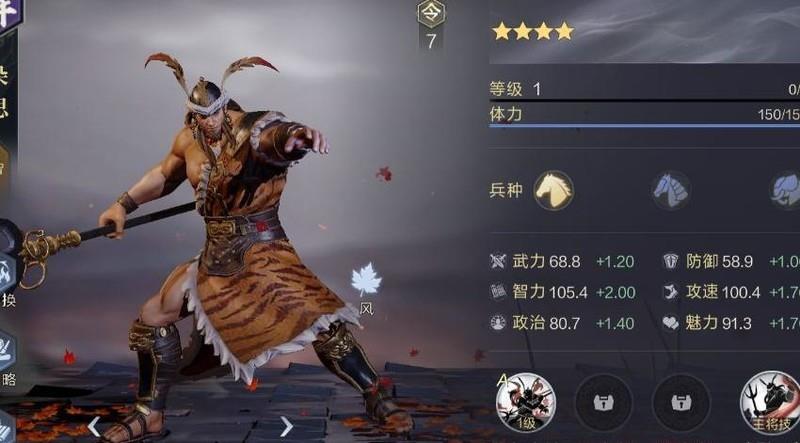Image resolution: width=800 pixels, height=443 pixels.
Task: Open the level 1 skill icon
Action: pos(525,400)
